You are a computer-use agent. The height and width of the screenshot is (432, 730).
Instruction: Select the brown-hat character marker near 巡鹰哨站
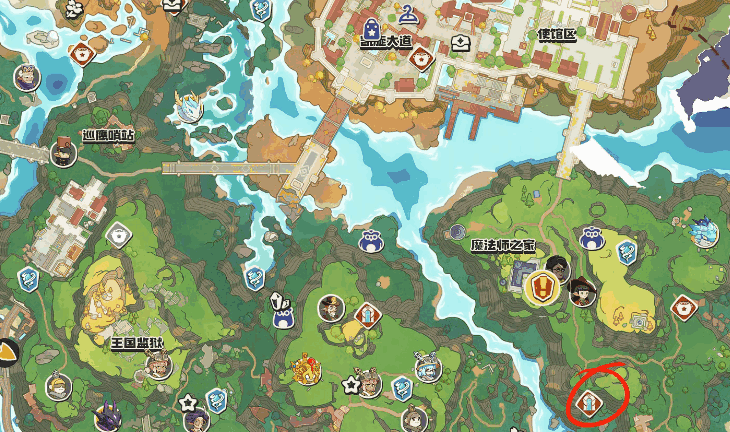(x=65, y=154)
